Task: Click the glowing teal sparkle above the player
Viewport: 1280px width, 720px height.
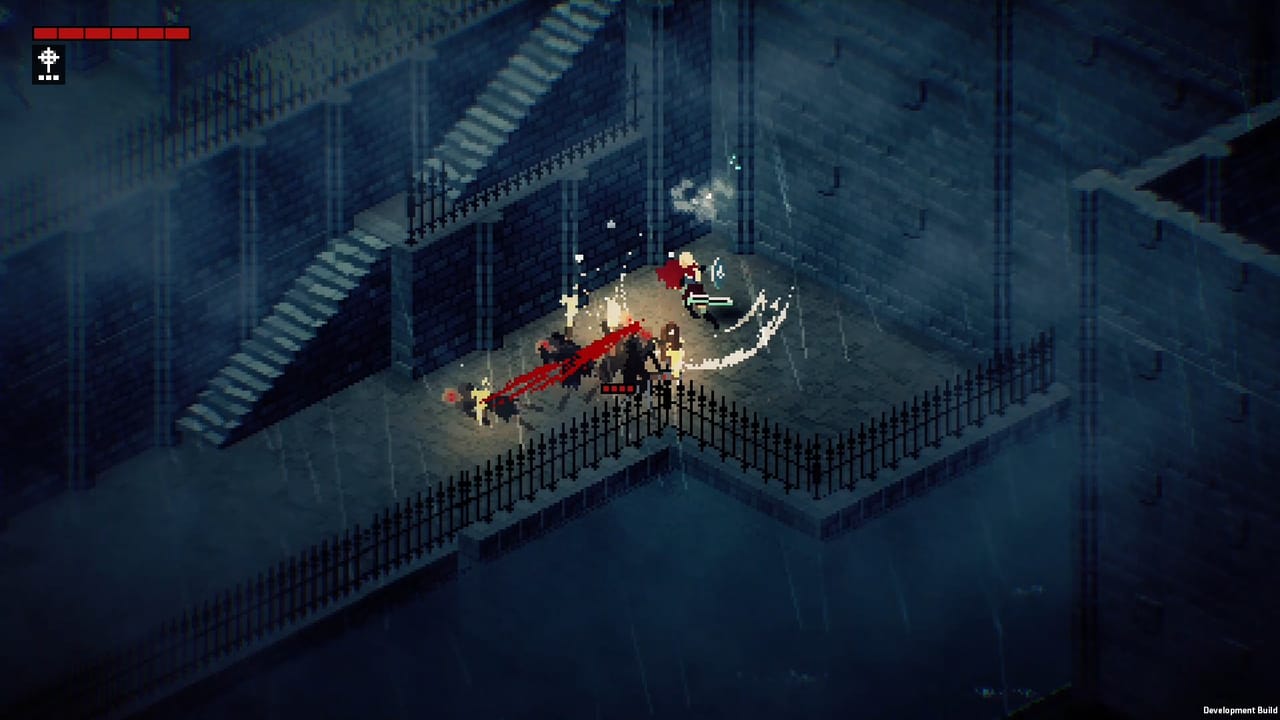Action: [735, 163]
